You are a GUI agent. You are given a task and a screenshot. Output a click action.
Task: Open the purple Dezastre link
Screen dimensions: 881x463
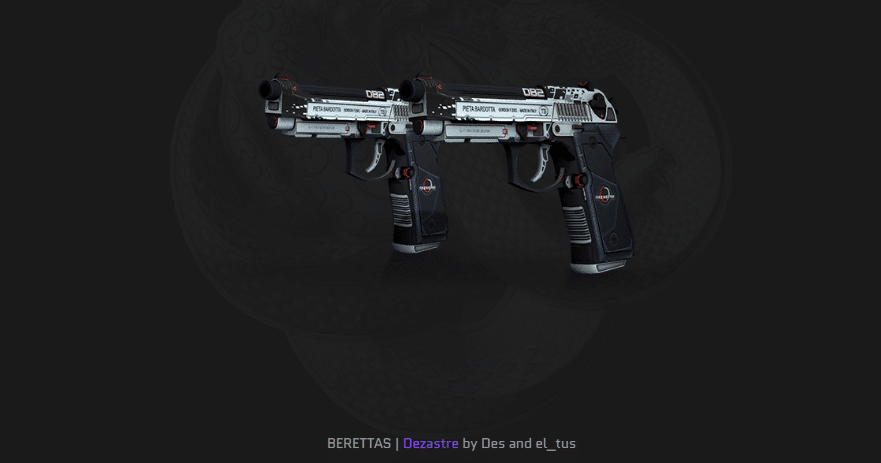coord(430,443)
